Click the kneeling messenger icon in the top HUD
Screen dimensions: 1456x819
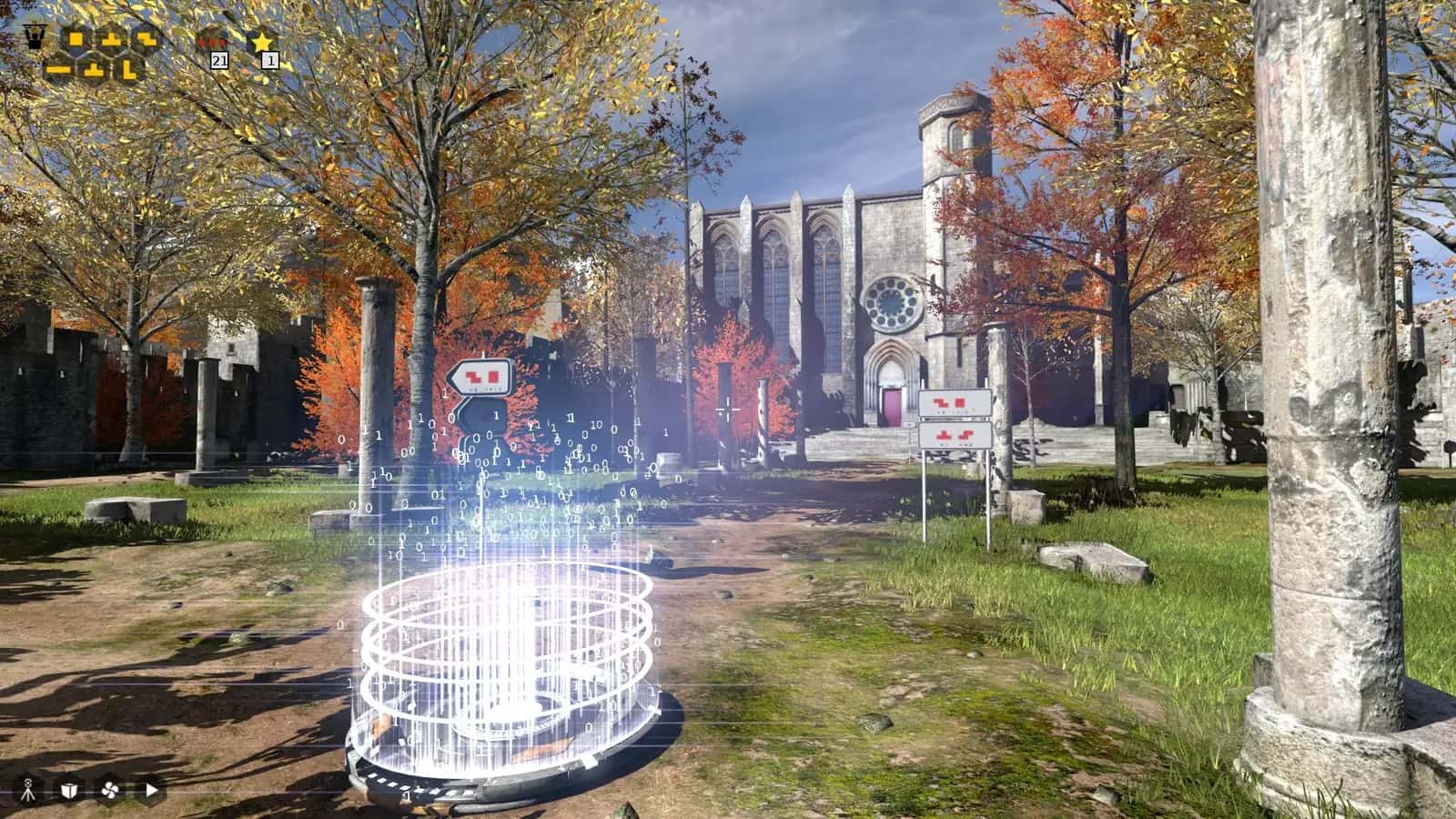coord(35,36)
